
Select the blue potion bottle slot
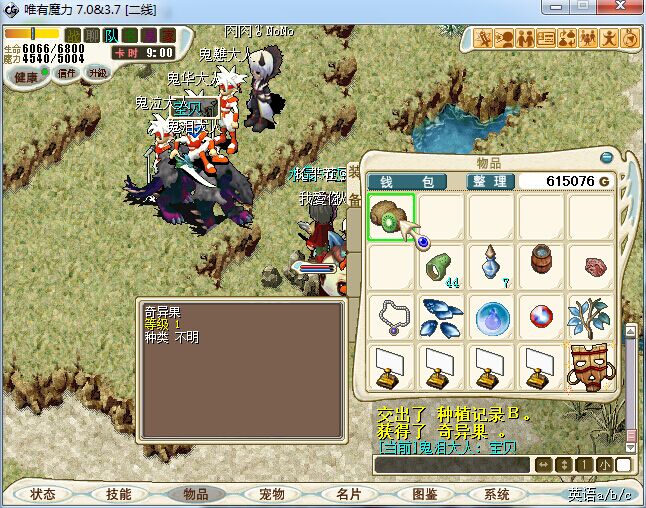tap(490, 267)
